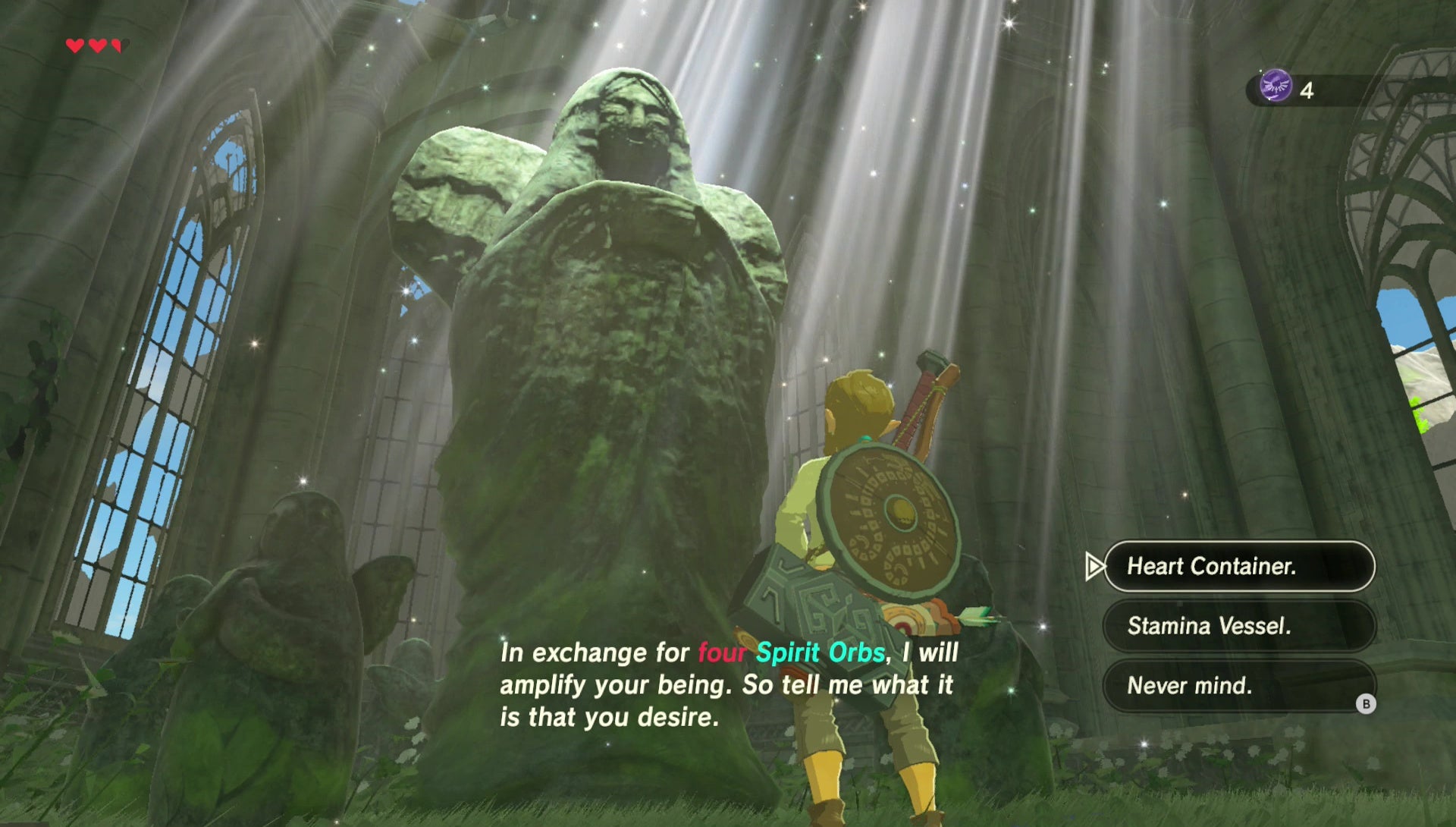The width and height of the screenshot is (1456, 827).
Task: Click the second heart icon
Action: (x=97, y=46)
